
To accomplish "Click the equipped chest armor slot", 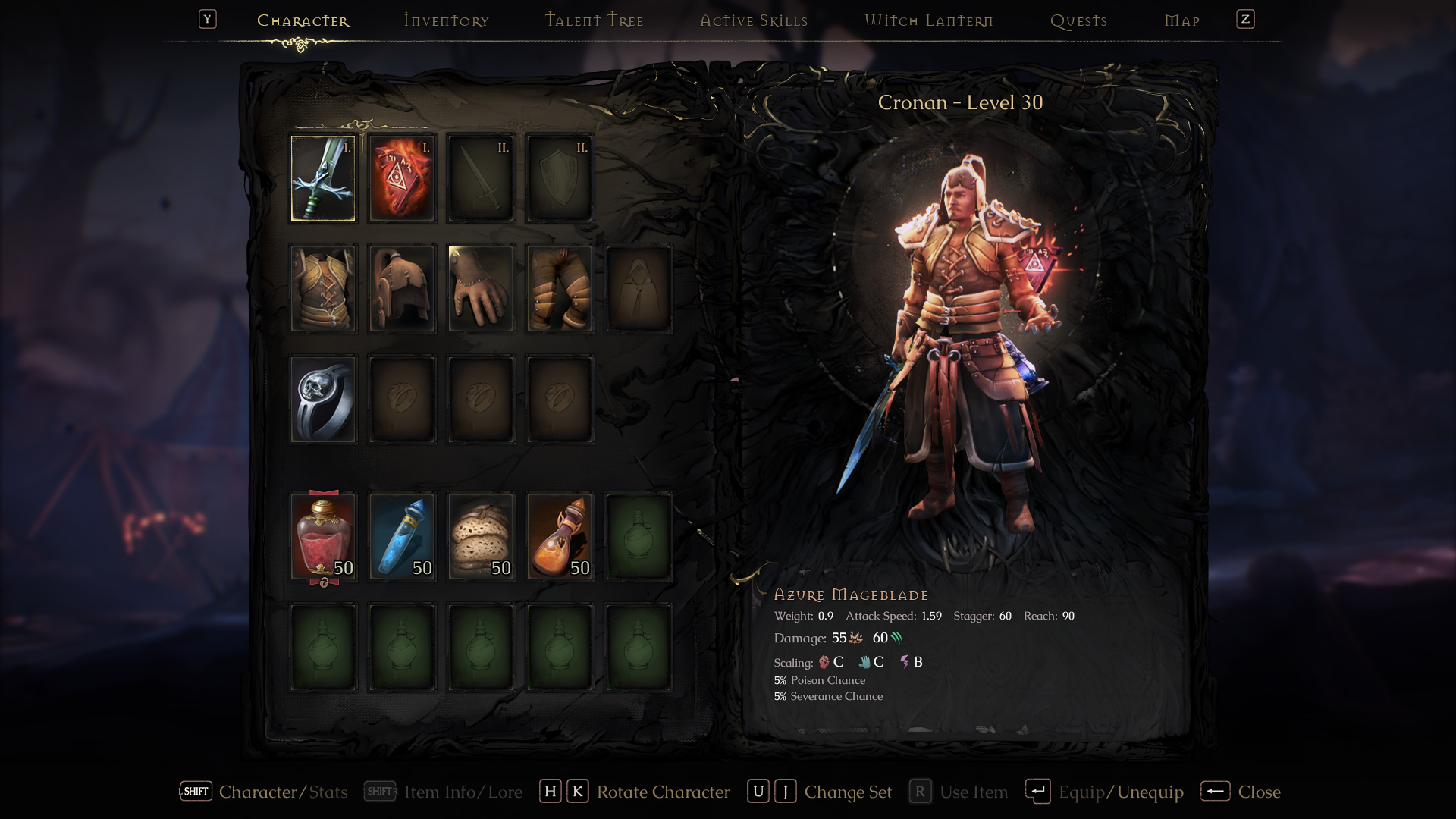I will (324, 288).
